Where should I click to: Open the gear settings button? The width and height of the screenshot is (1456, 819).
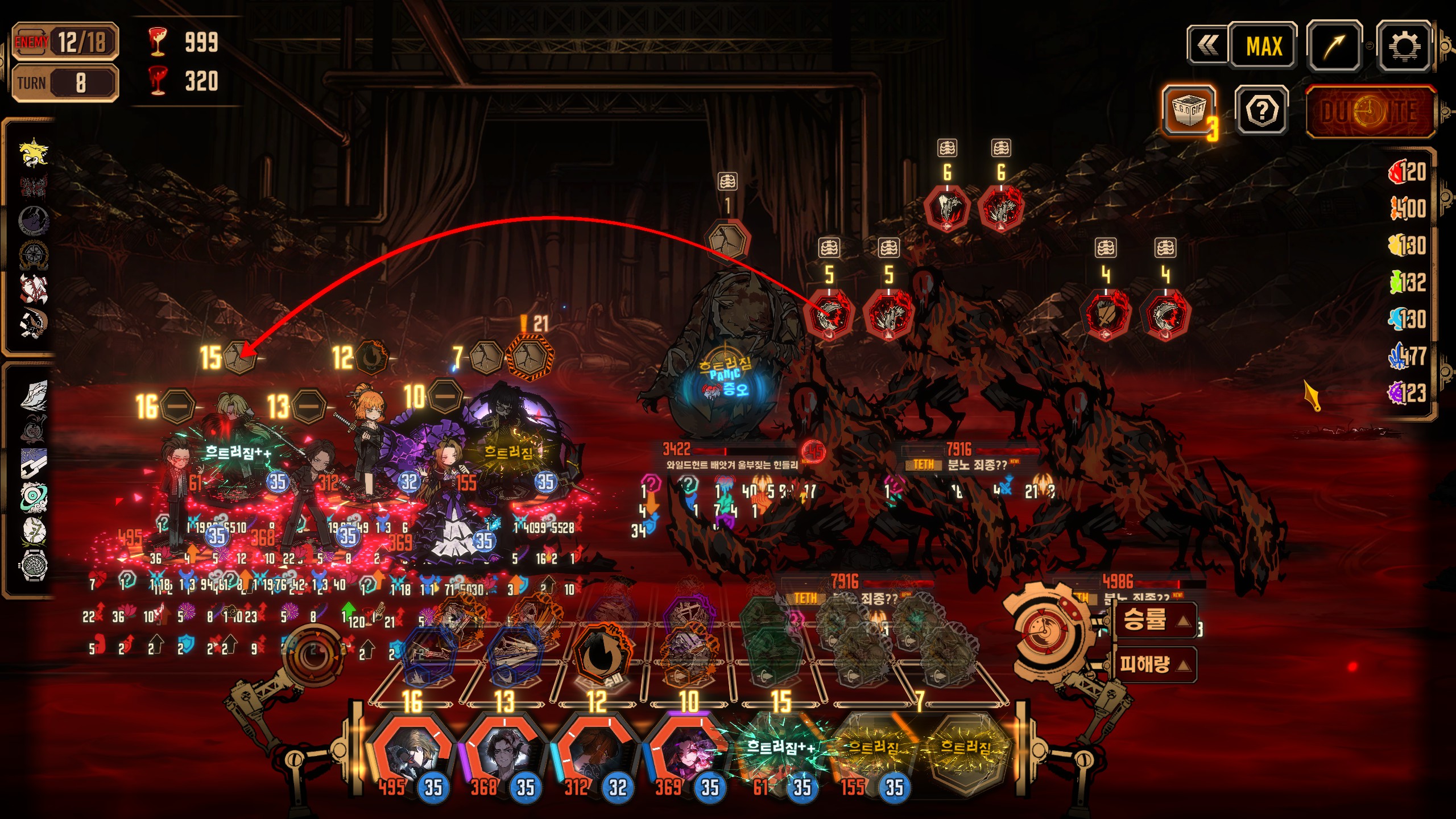click(x=1403, y=46)
